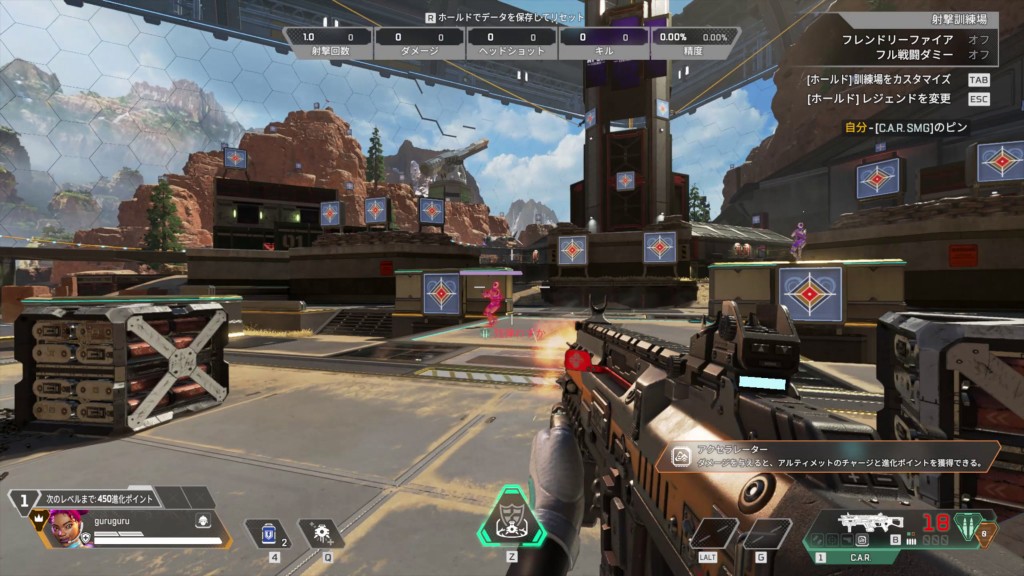Activate the ultimate ability icon

(511, 518)
